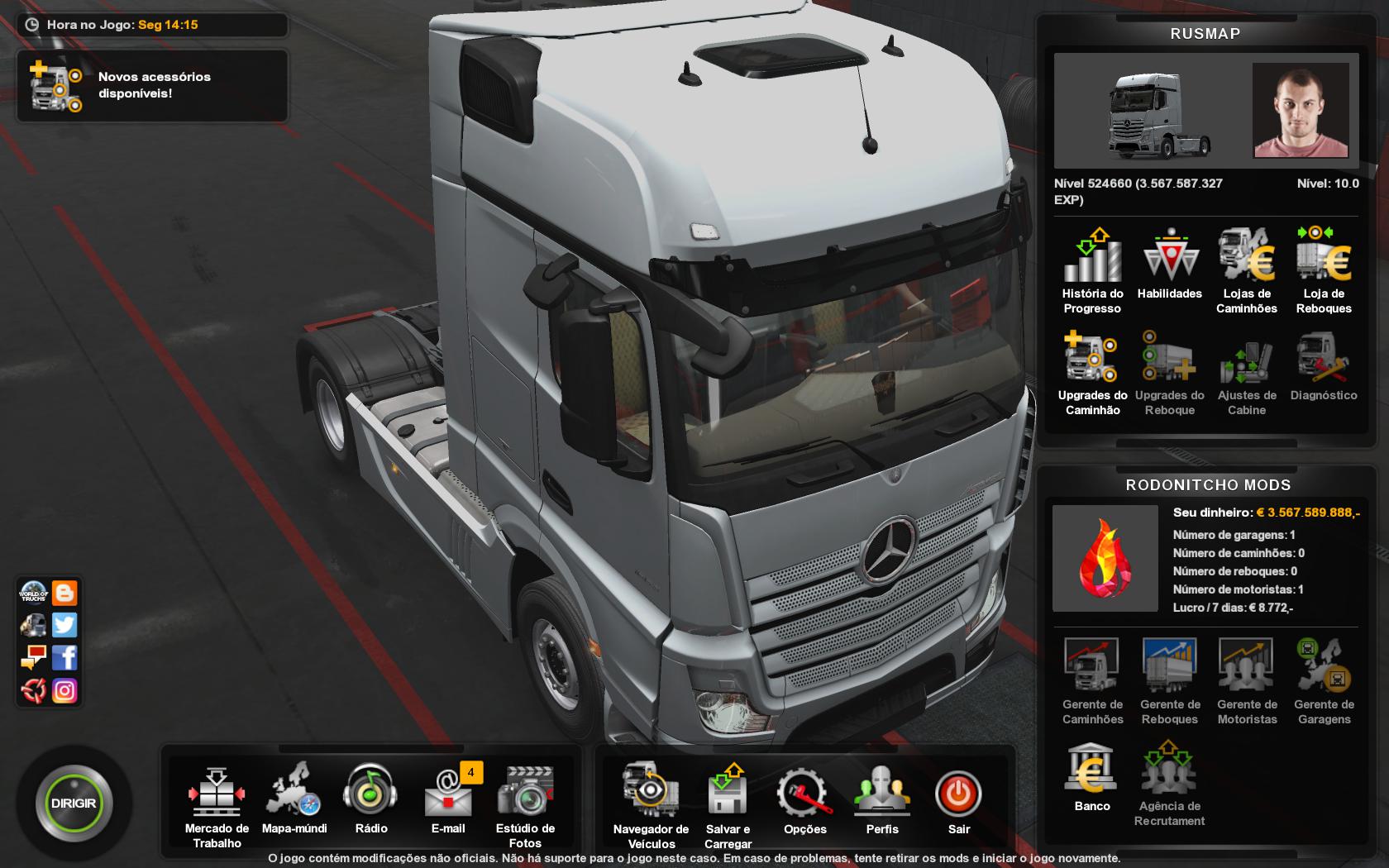Click the new accessories available notification
Viewport: 1389px width, 868px height.
[x=152, y=85]
